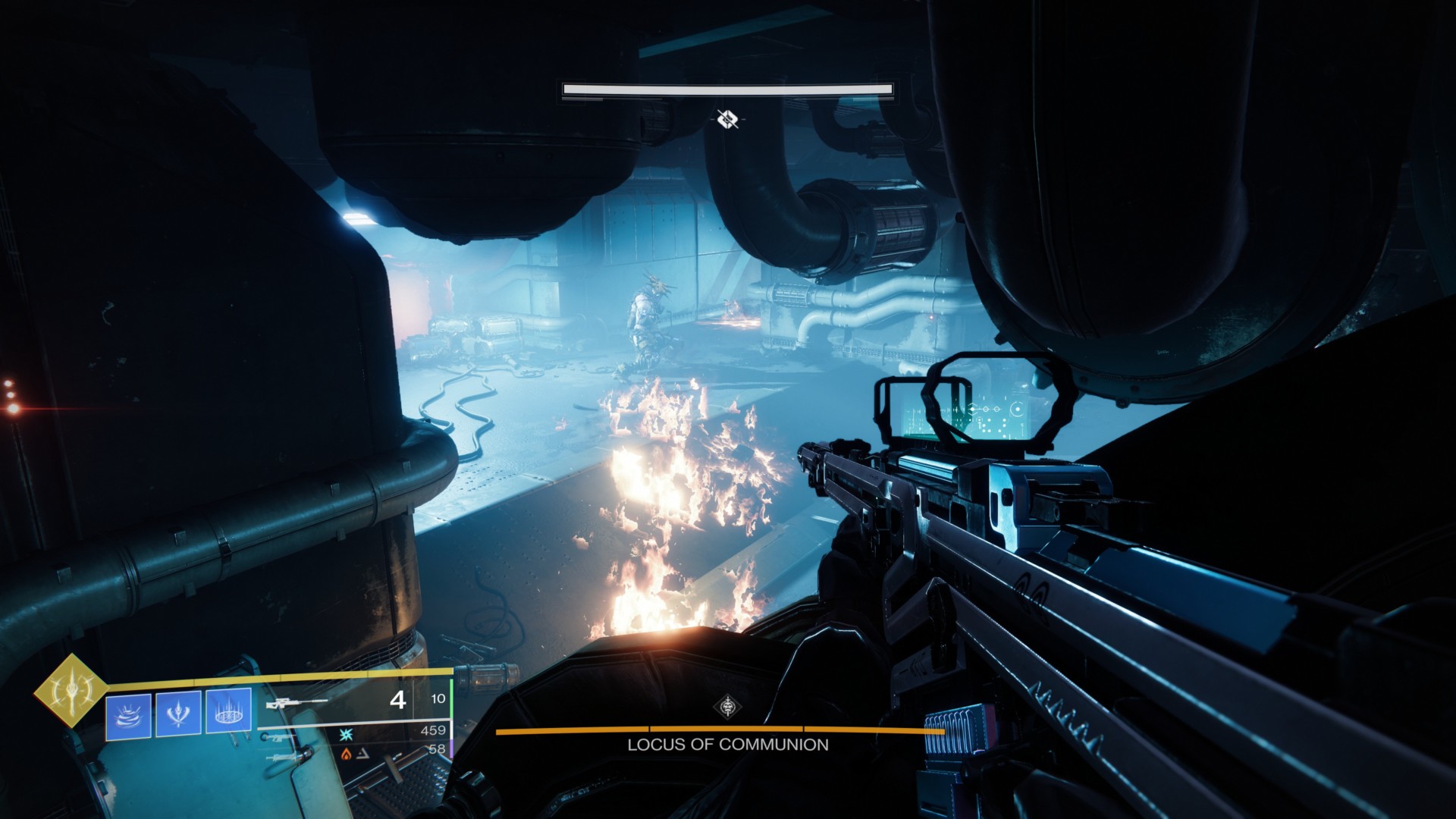Click the crossed-out diamond icon below top bar
This screenshot has width=1456, height=819.
tap(728, 118)
